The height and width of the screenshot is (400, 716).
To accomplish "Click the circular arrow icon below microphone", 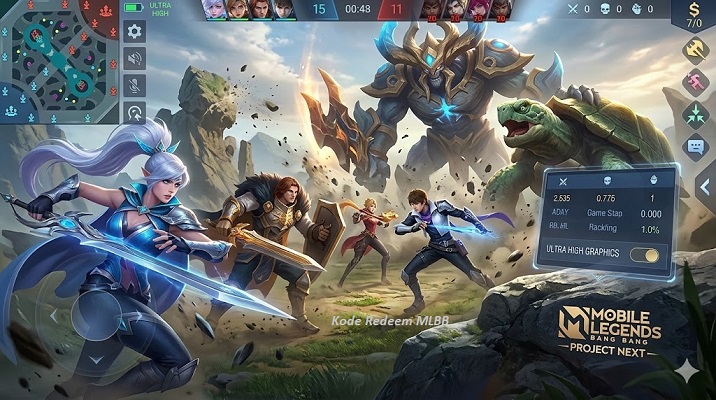I will pyautogui.click(x=134, y=112).
